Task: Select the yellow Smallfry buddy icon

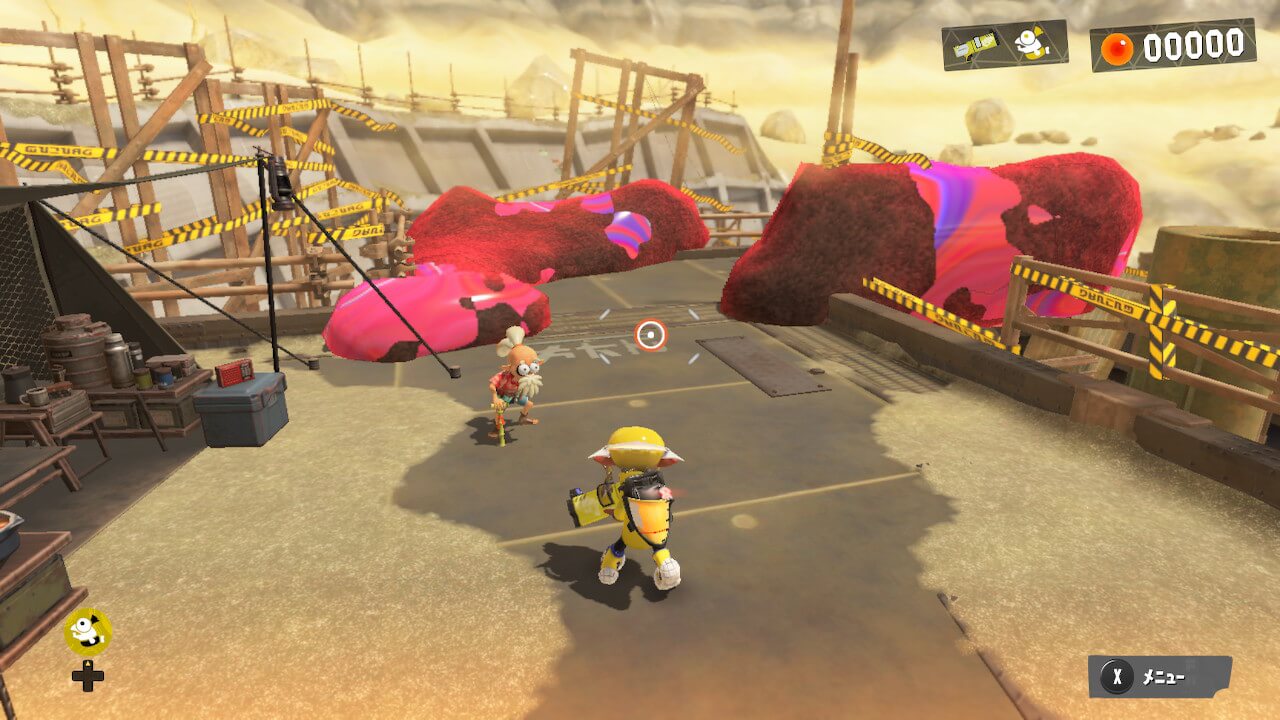Action: (x=88, y=631)
